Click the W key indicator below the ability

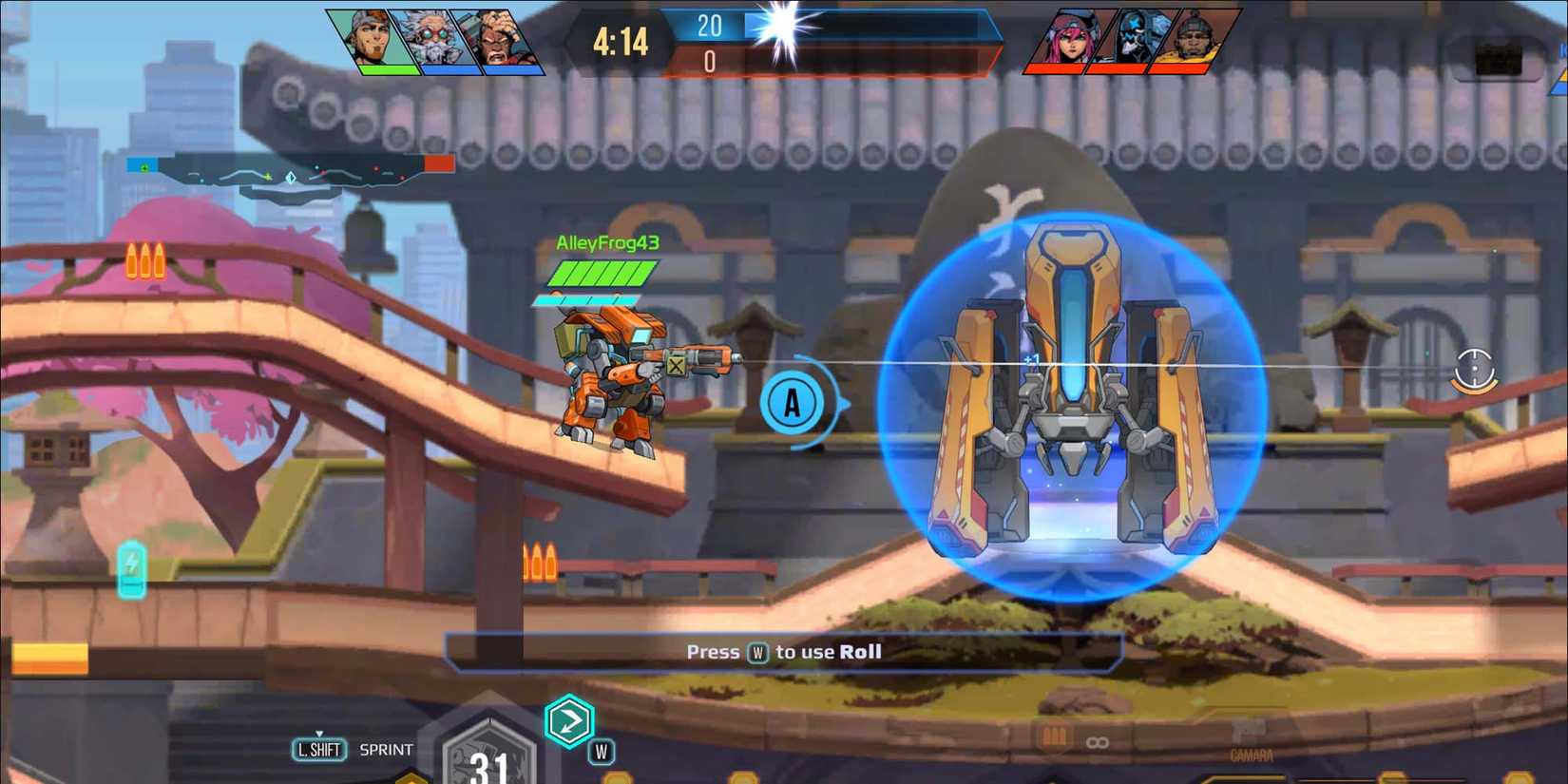[600, 750]
